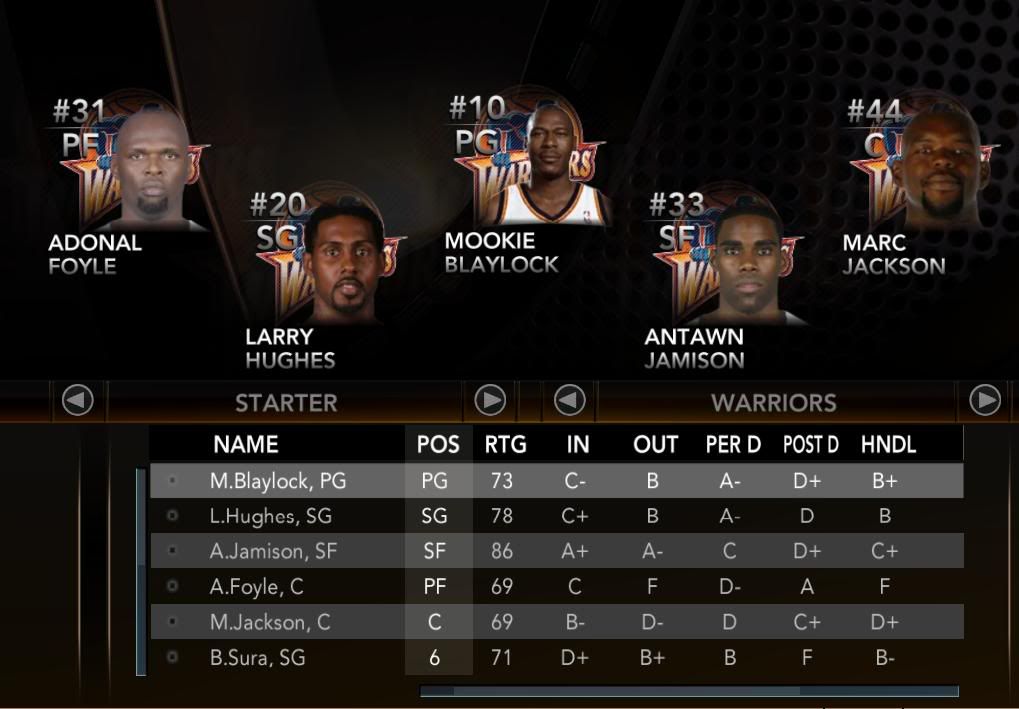Sort by POS column header
Screen dimensions: 1019x709
pos(438,445)
